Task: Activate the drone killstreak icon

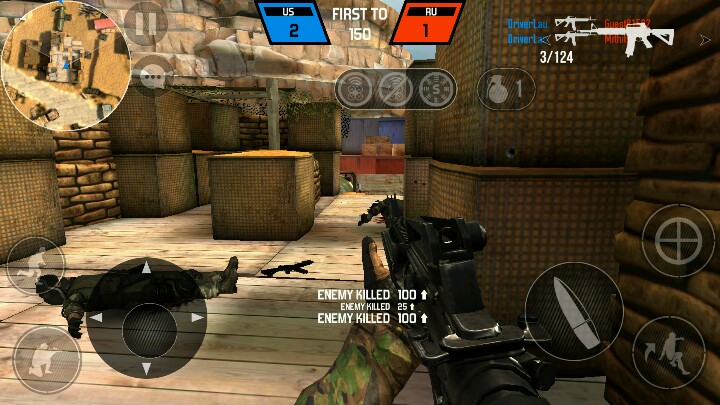Action: tap(355, 88)
